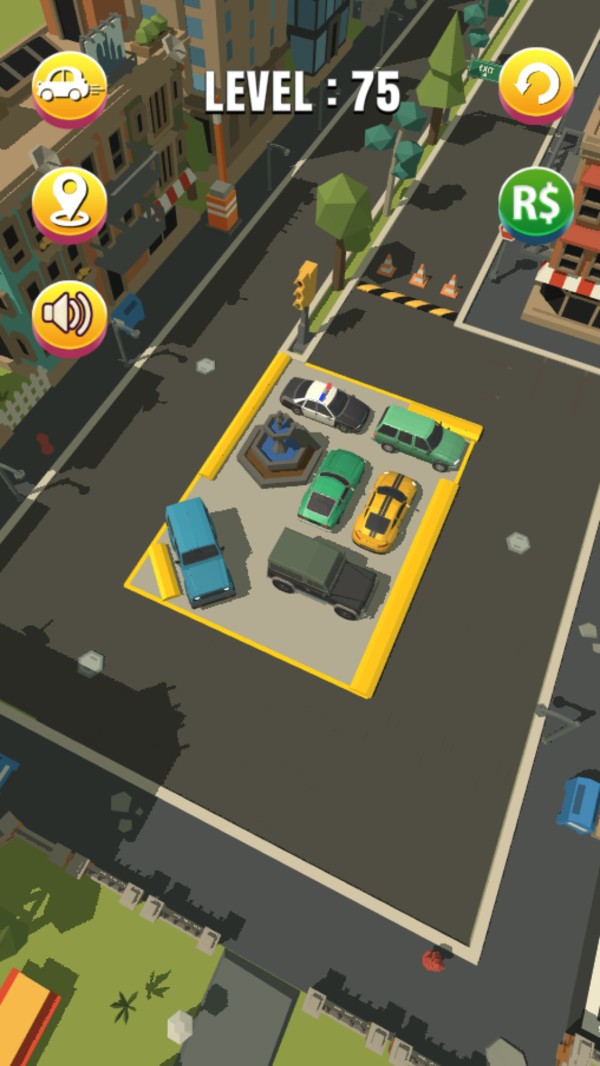Open the location pin menu
The width and height of the screenshot is (600, 1066).
[69, 203]
